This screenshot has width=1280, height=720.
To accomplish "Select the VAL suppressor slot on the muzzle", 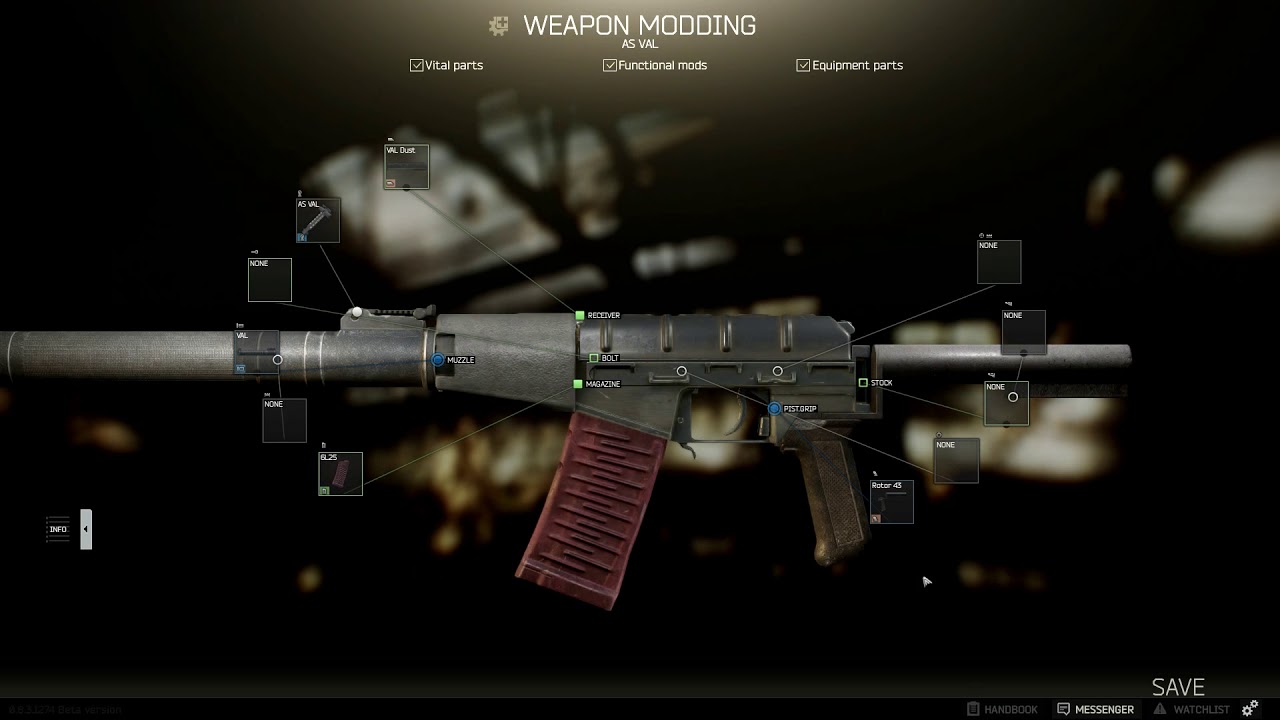I will tap(256, 352).
